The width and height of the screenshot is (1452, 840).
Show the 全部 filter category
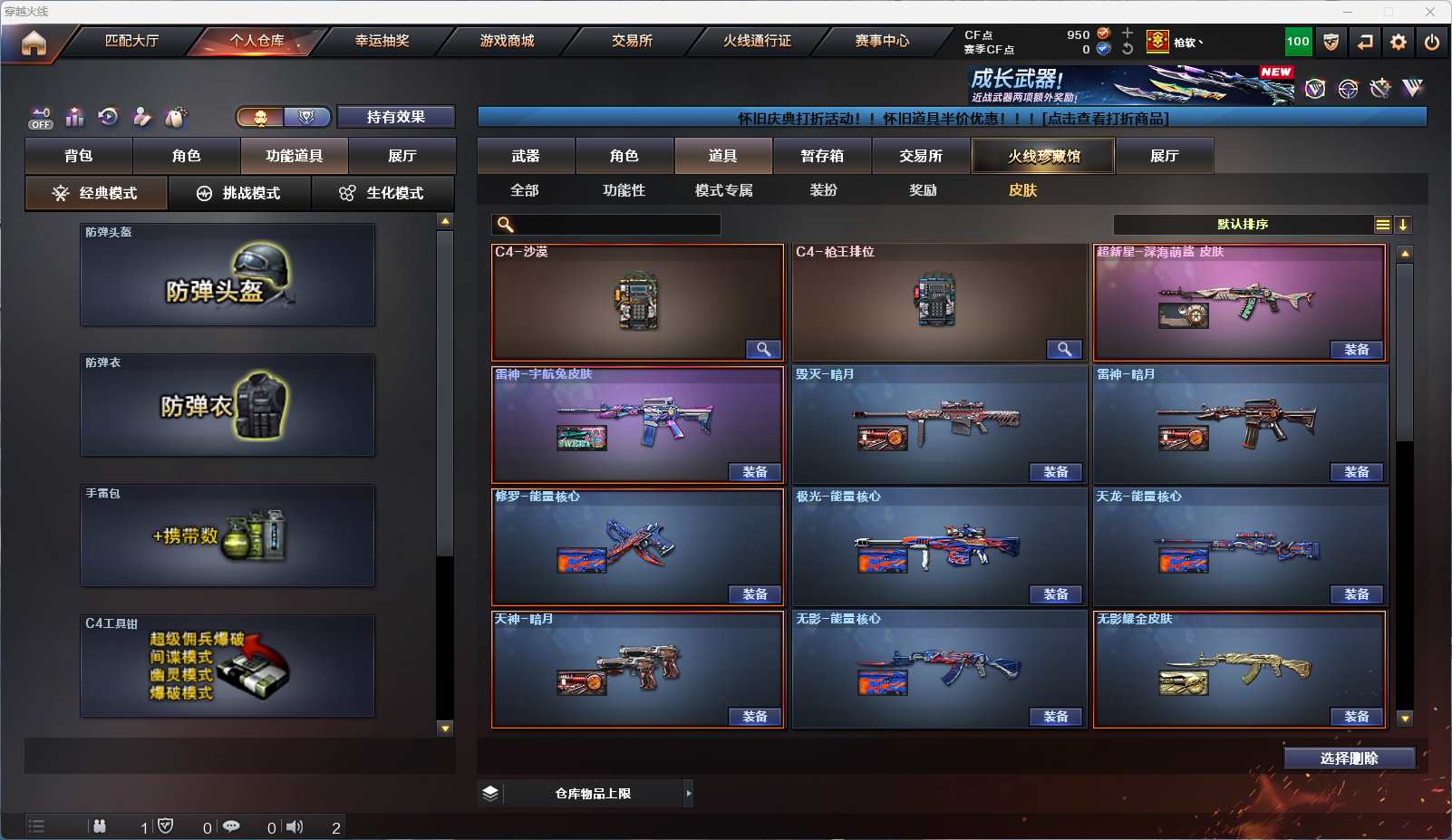click(x=525, y=190)
